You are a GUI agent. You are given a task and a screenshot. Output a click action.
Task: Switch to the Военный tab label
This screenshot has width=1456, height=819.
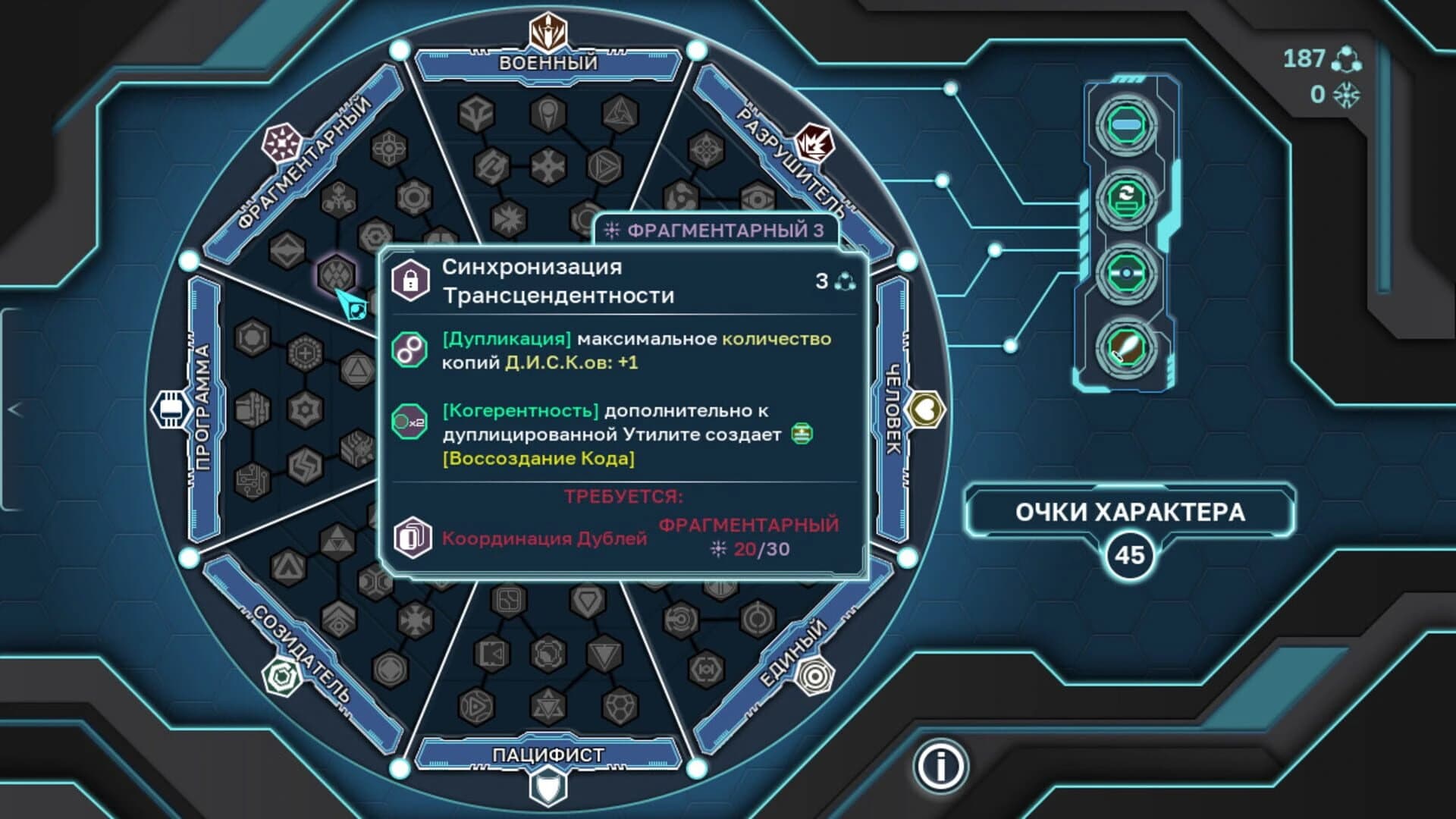[x=548, y=64]
